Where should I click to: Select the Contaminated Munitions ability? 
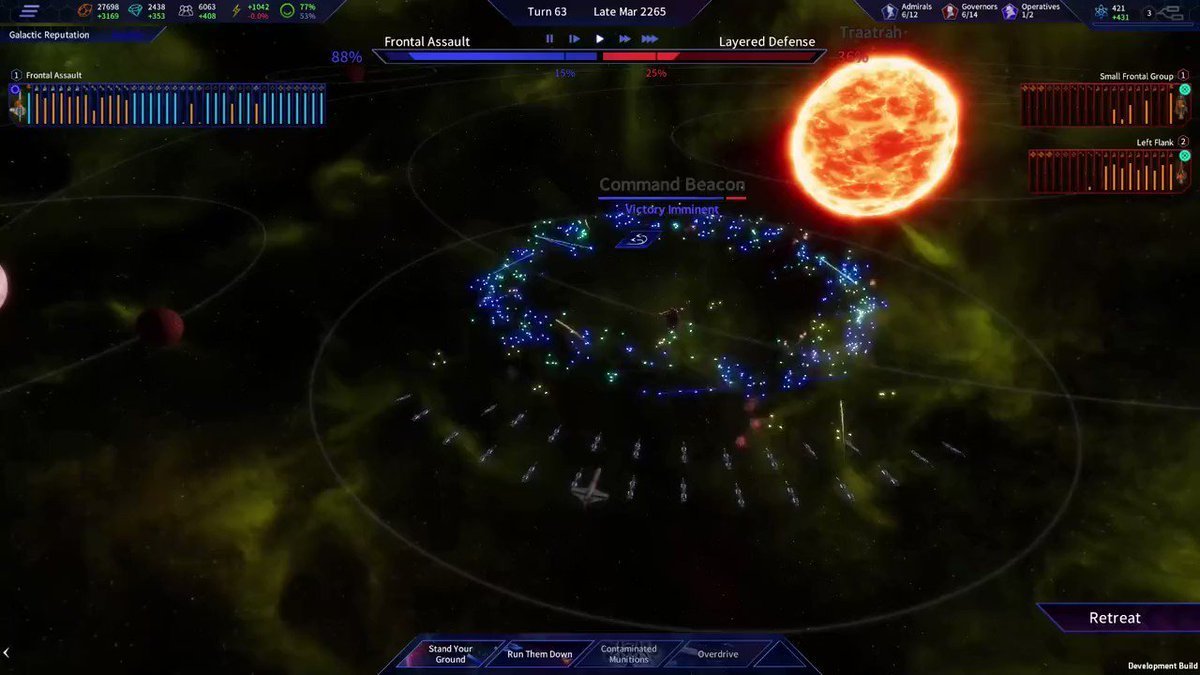pos(628,654)
